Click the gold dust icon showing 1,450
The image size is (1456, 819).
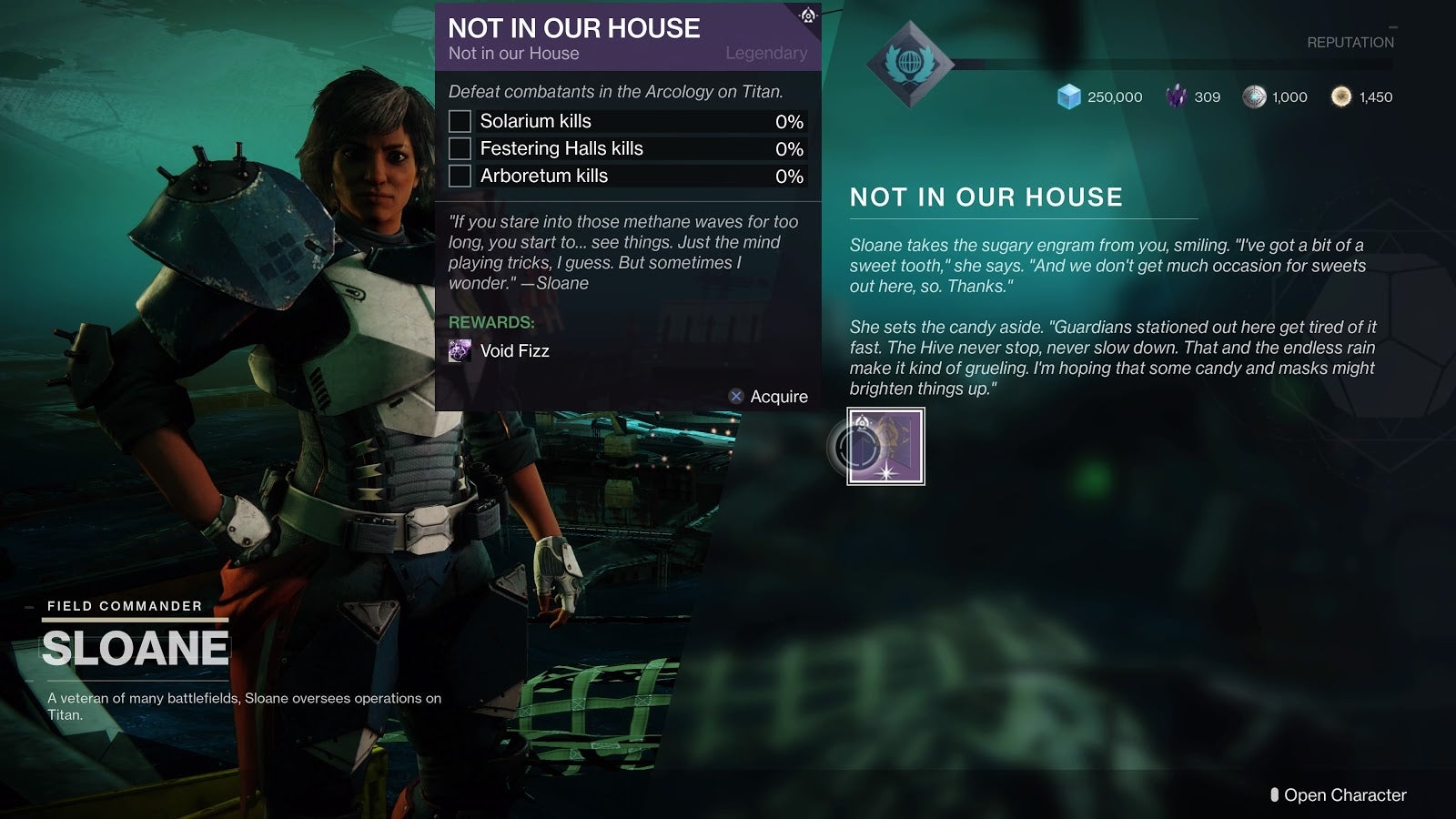coord(1340,96)
